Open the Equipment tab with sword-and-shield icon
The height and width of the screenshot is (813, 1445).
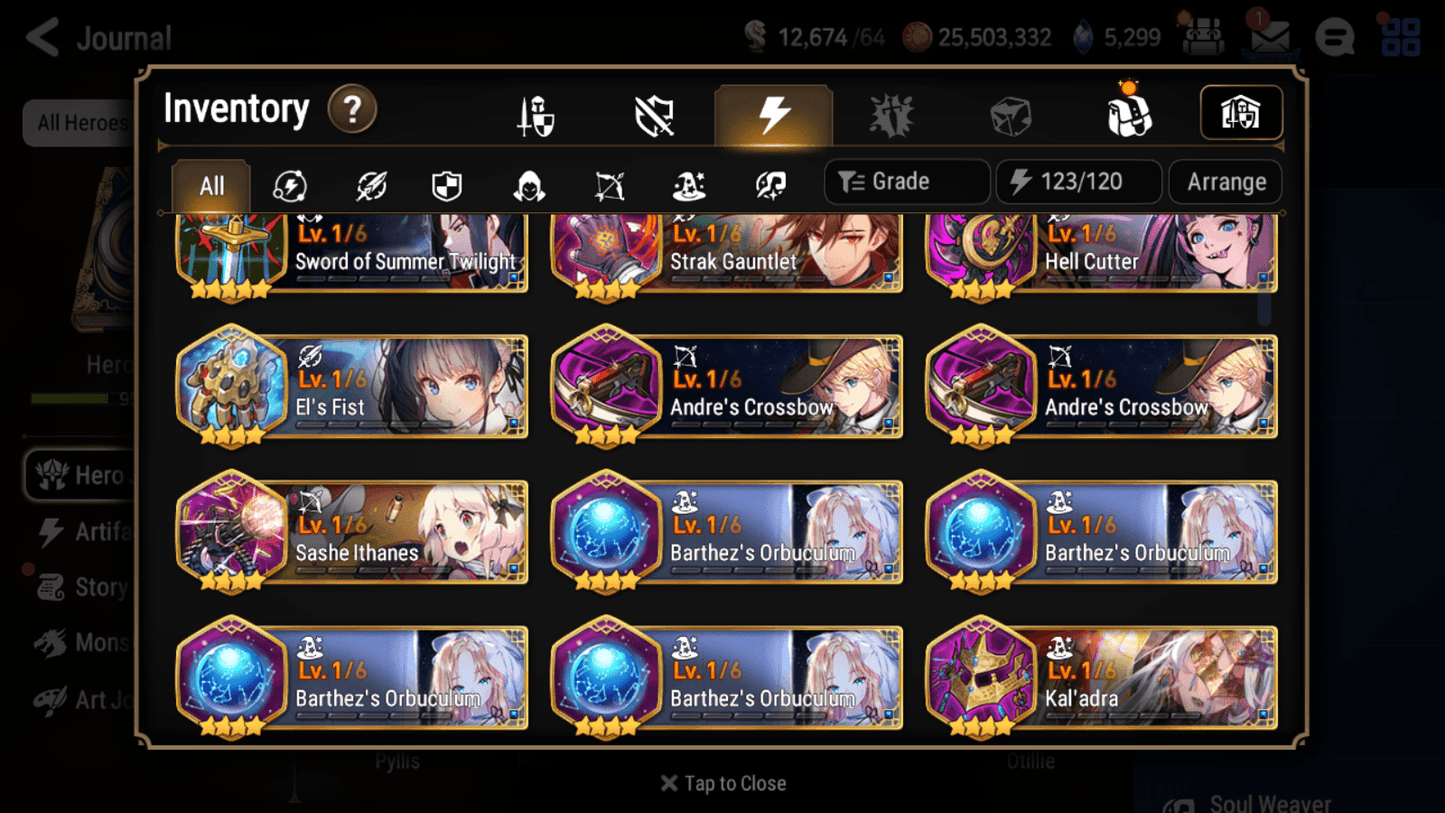pyautogui.click(x=535, y=112)
